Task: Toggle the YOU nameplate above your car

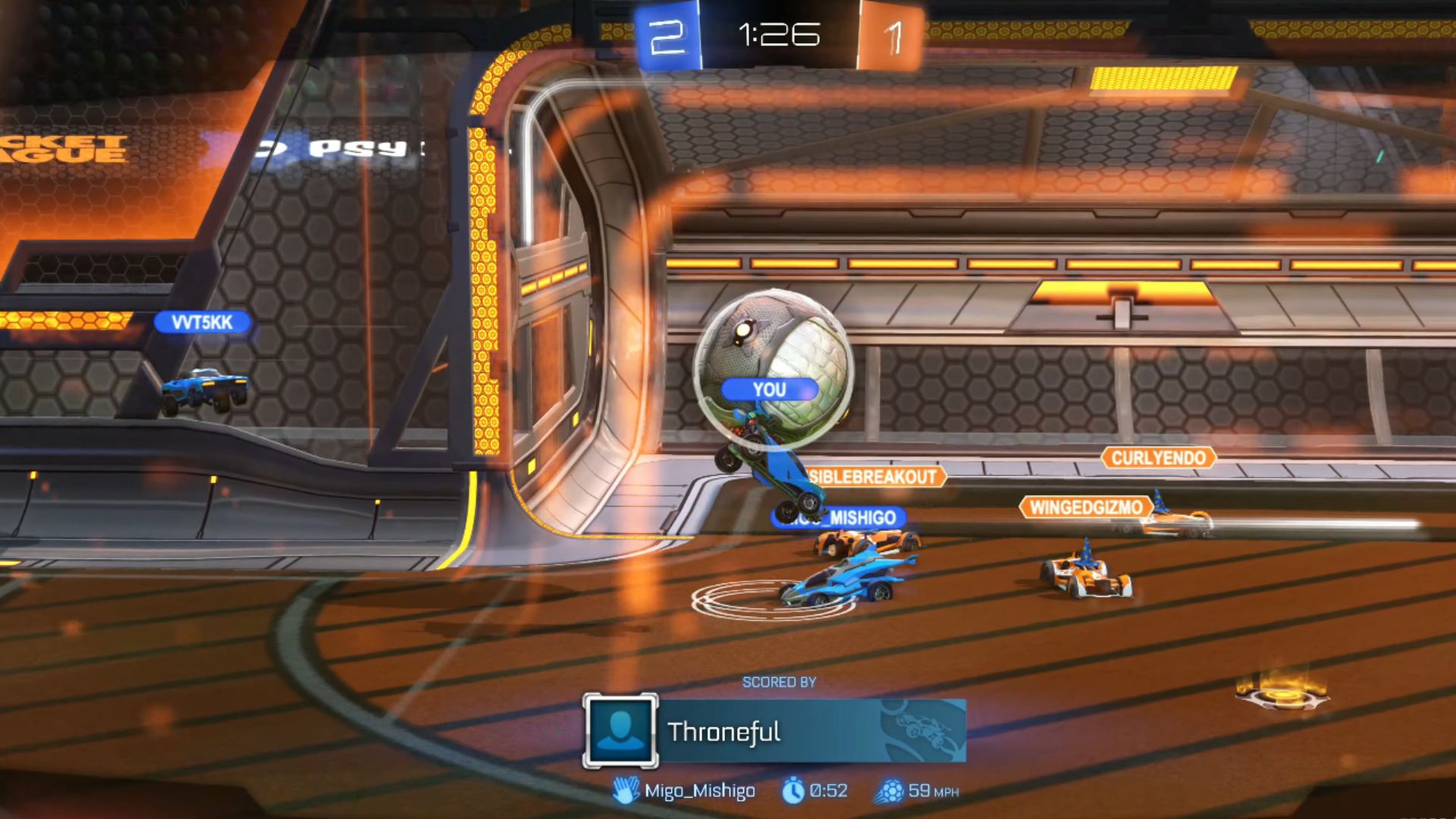Action: (x=771, y=390)
